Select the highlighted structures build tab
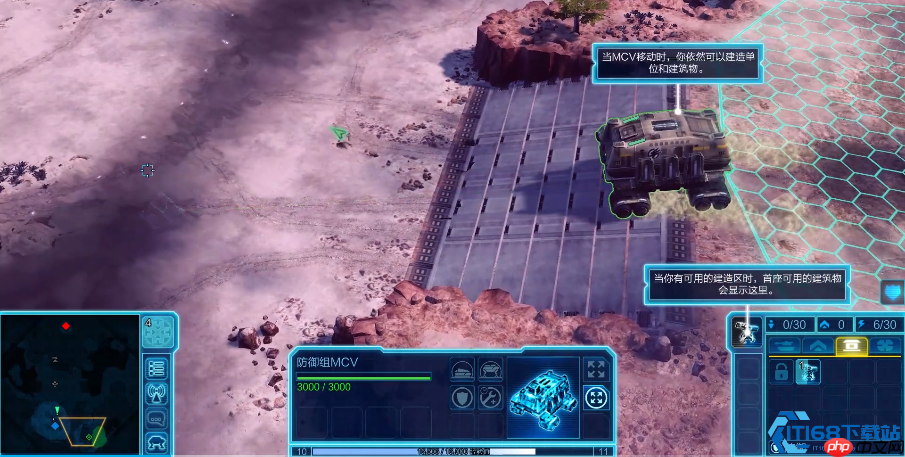 pyautogui.click(x=852, y=345)
